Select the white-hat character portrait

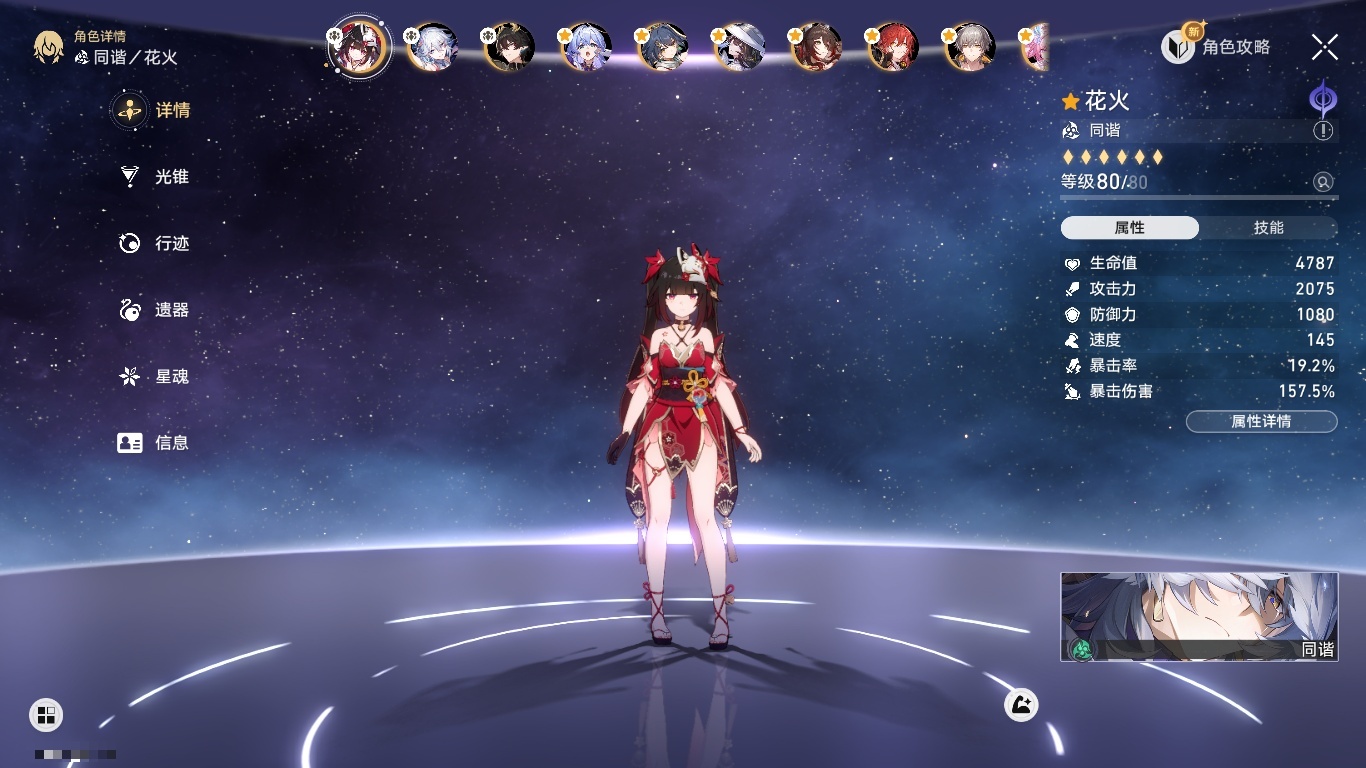740,47
